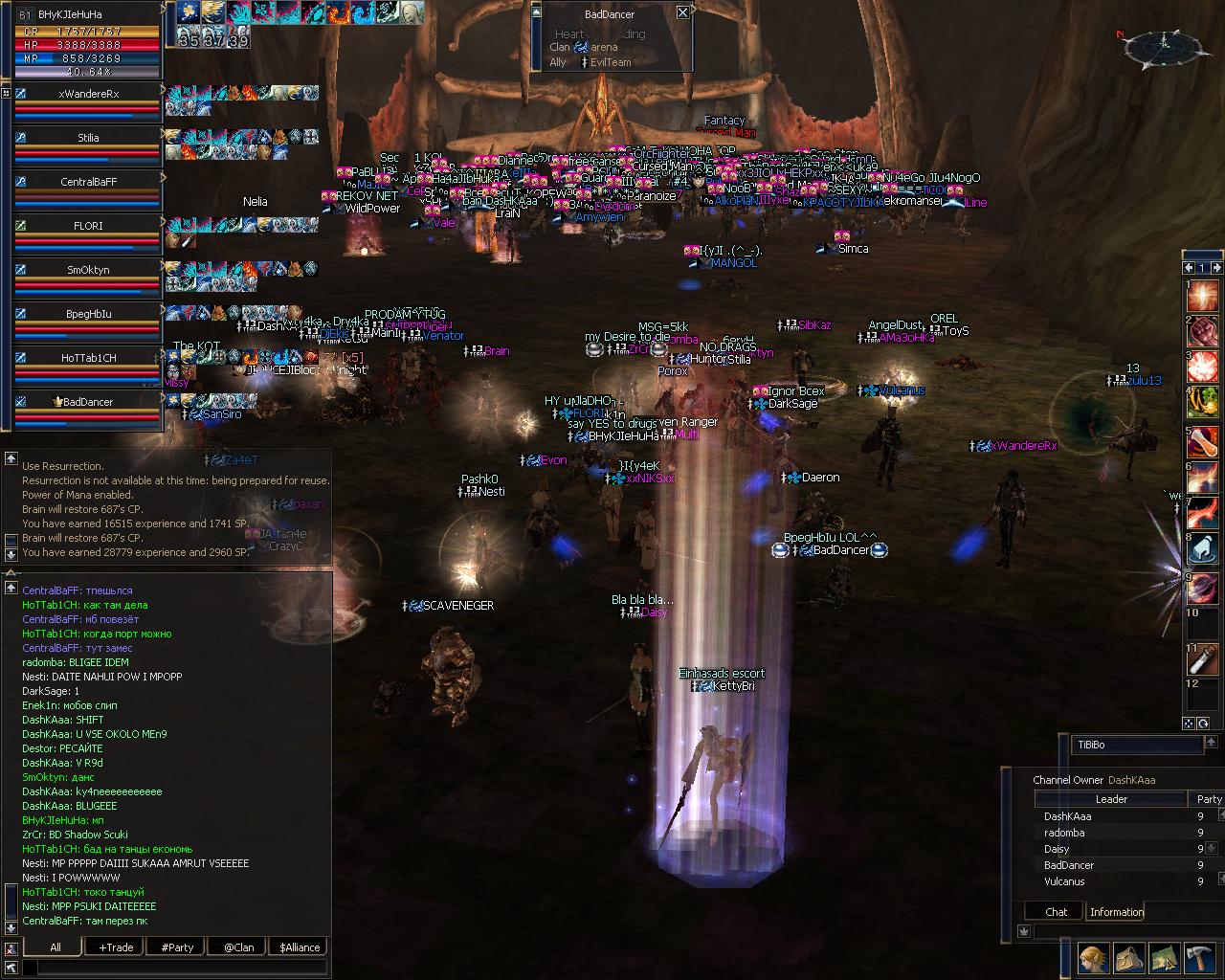Open the #Party chat tab
Image resolution: width=1225 pixels, height=980 pixels.
point(177,947)
